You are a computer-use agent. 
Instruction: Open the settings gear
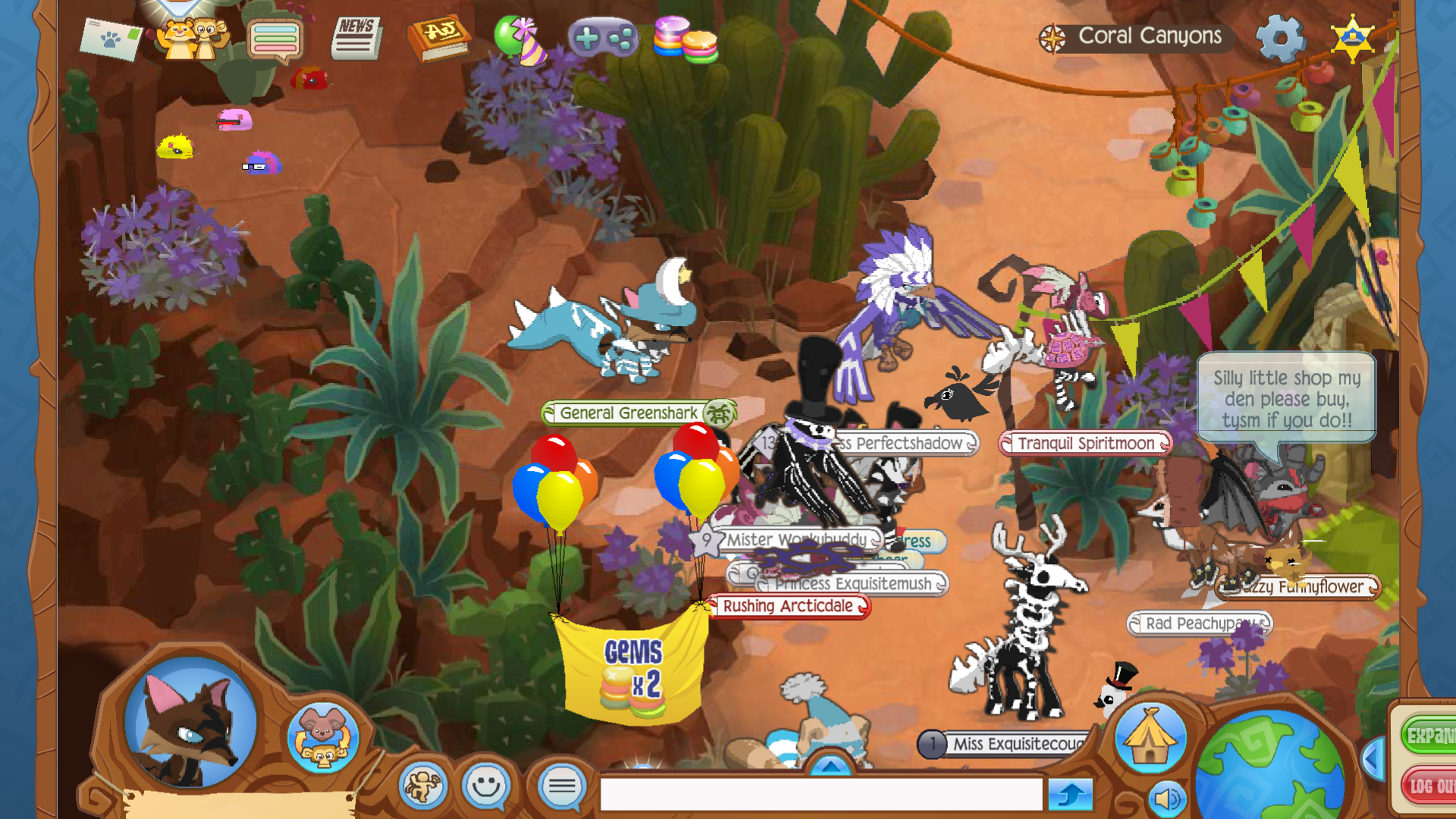[1282, 36]
